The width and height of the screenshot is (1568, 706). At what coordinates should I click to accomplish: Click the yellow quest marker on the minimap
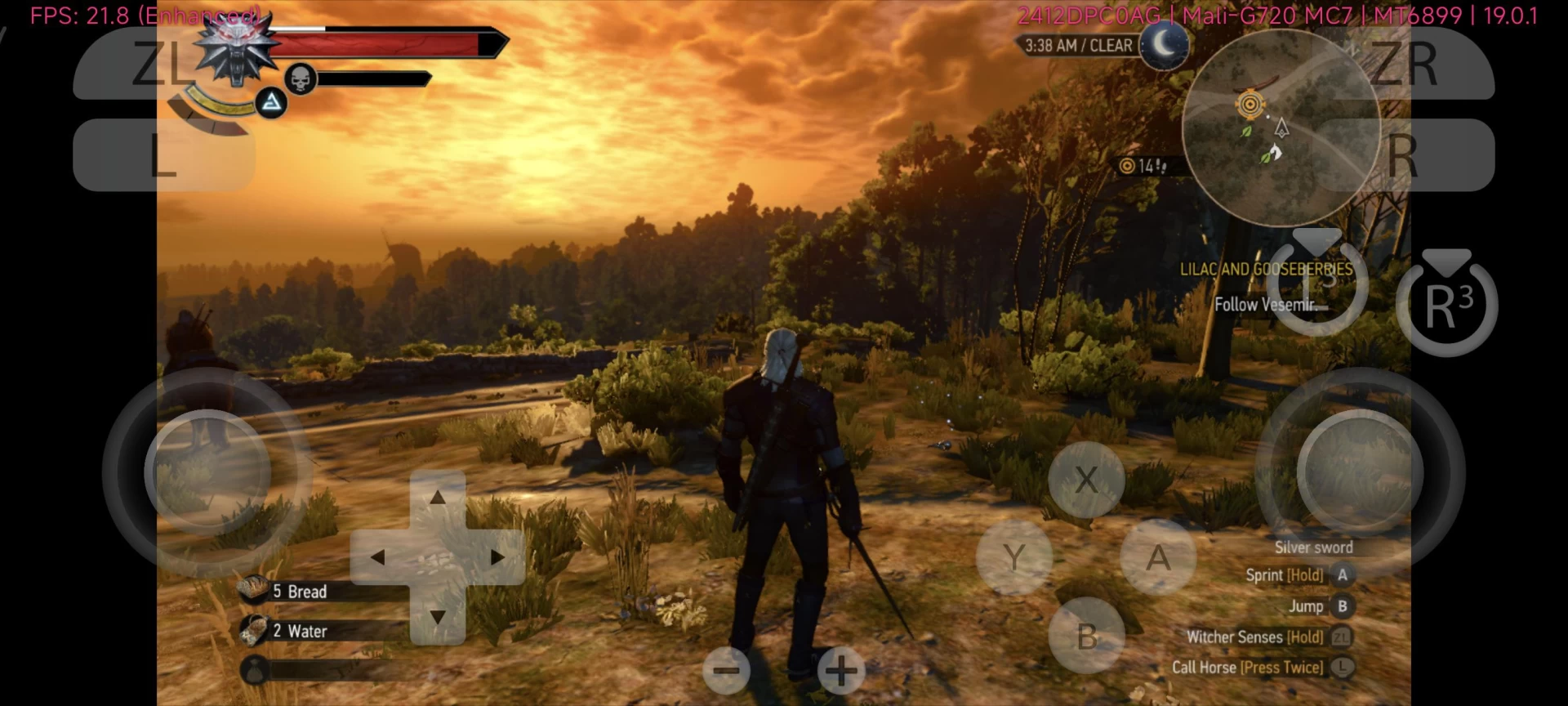tap(1250, 104)
